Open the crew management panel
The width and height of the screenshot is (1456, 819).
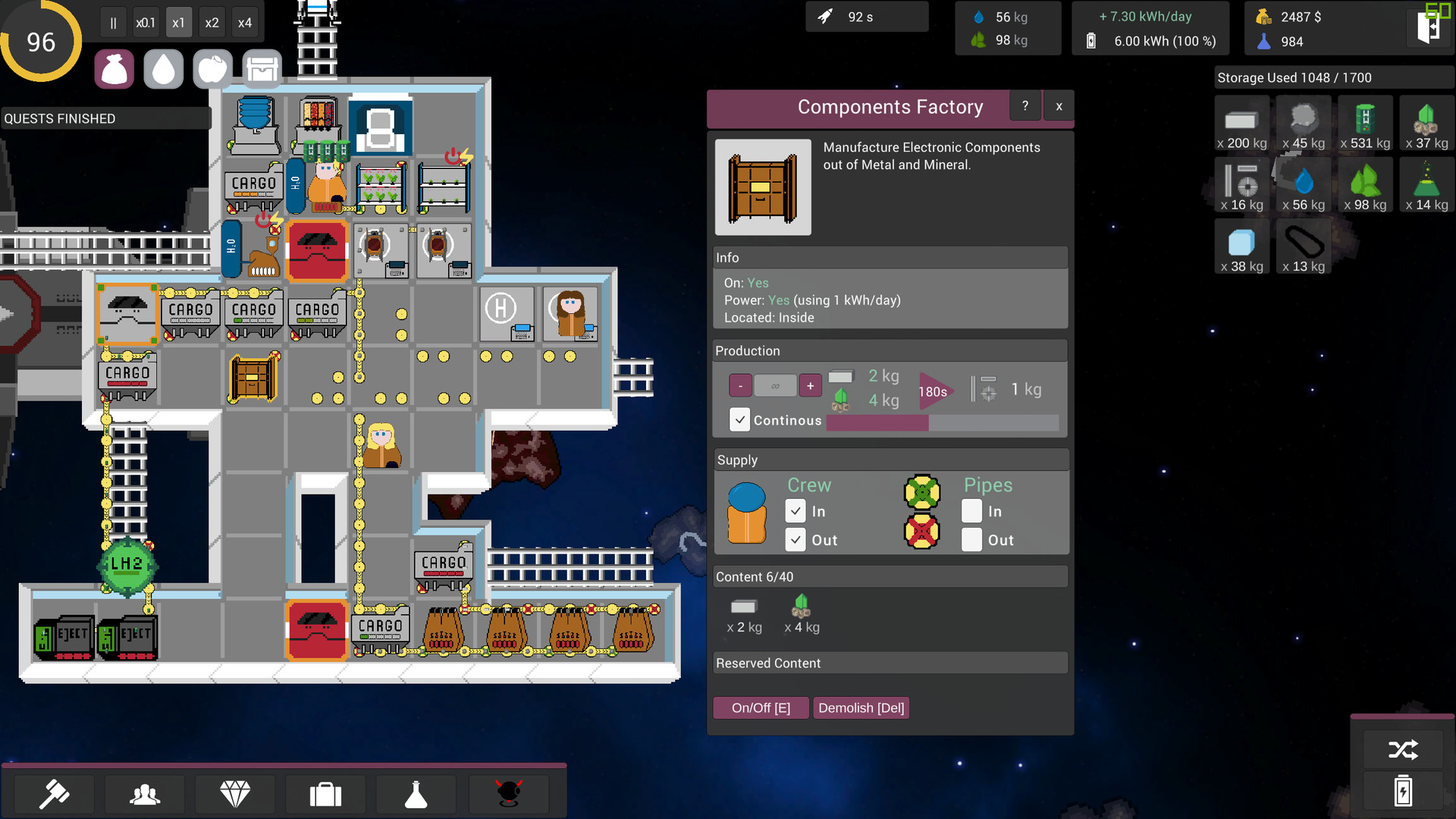pos(144,794)
